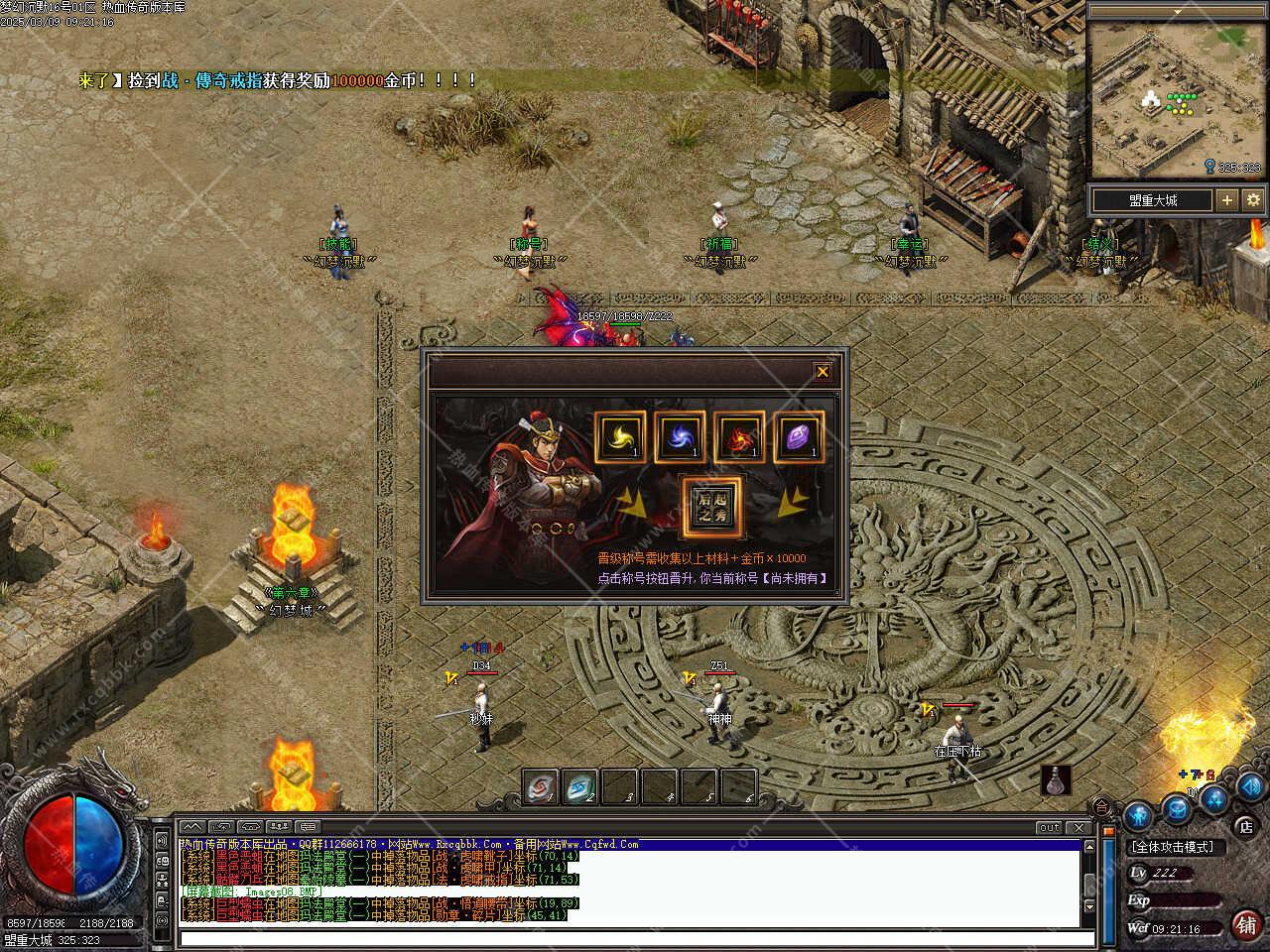Use the cyan swirl skill hotbar slot

[x=580, y=787]
